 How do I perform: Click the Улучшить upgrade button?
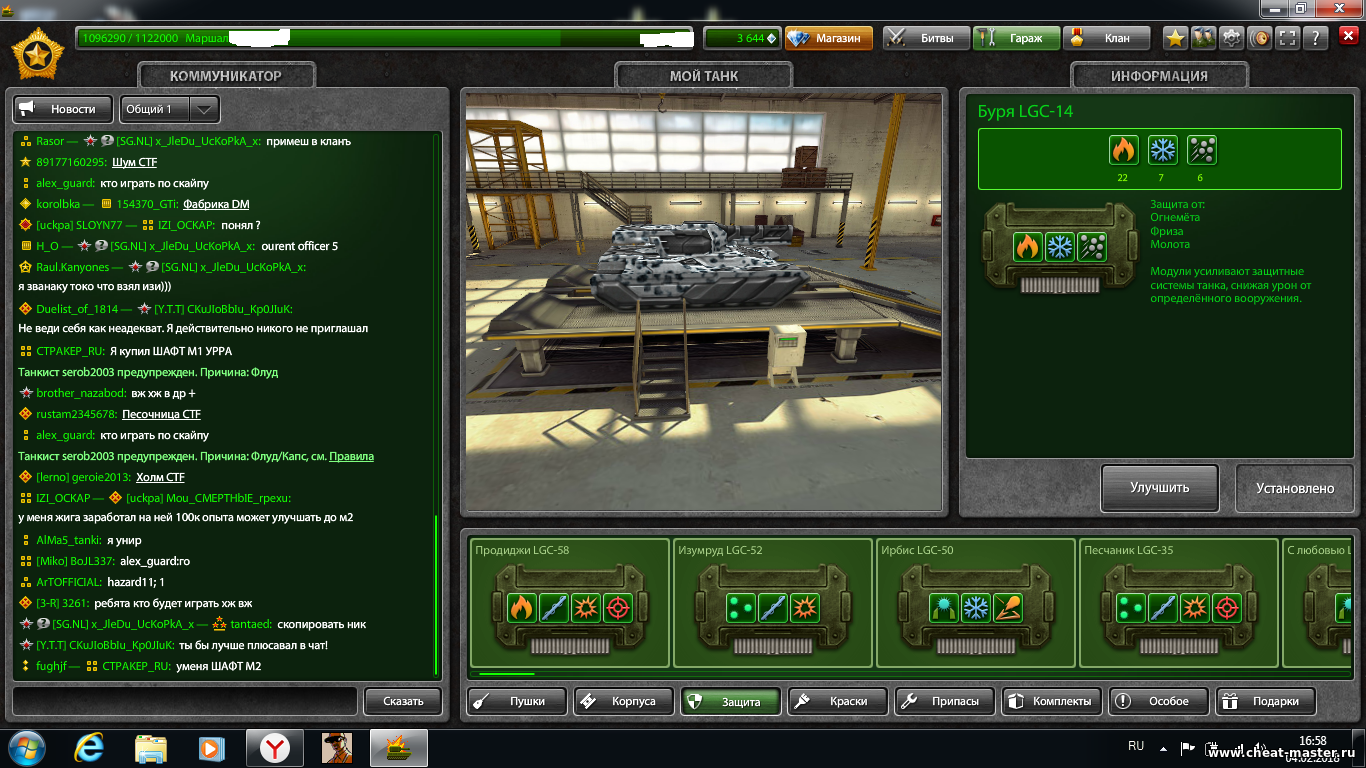tap(1159, 488)
